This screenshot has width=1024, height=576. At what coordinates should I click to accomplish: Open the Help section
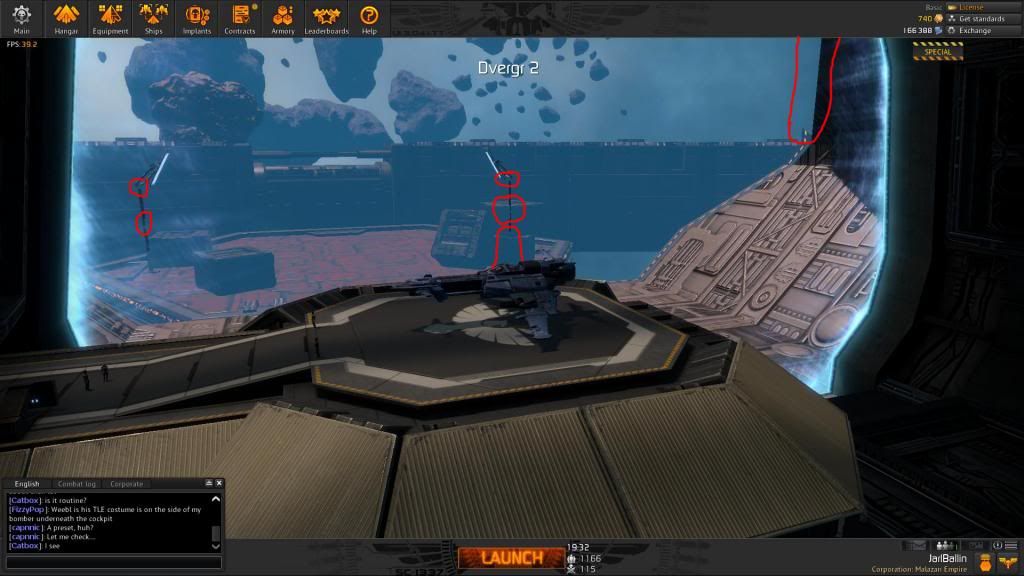(x=369, y=18)
